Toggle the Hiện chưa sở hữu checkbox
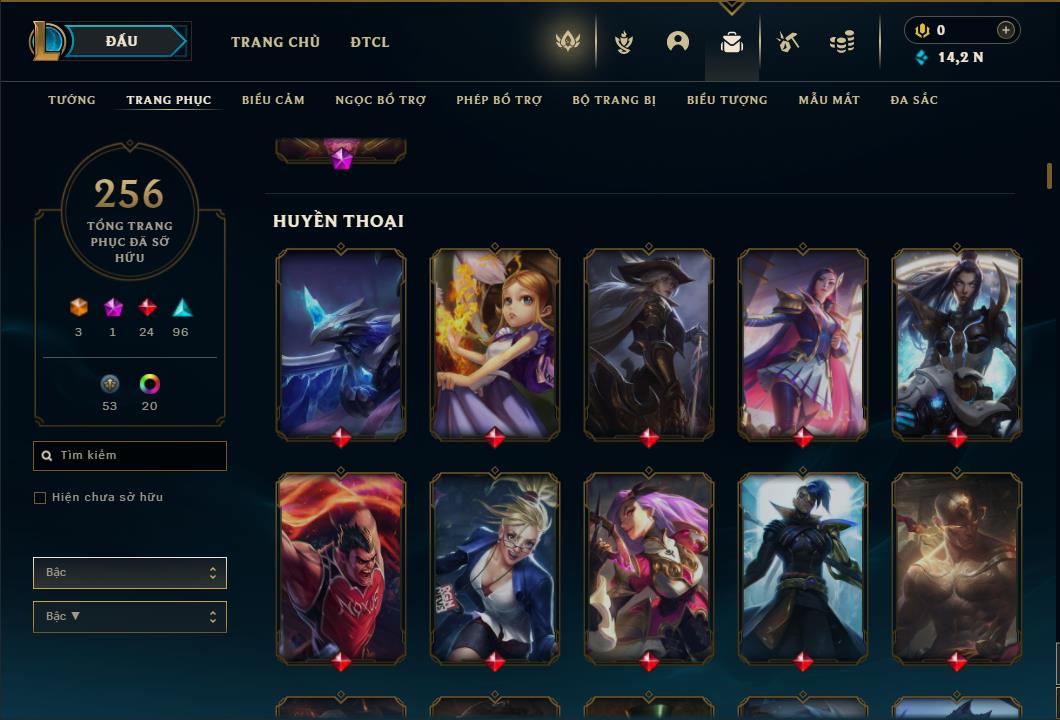This screenshot has height=720, width=1060. point(40,498)
